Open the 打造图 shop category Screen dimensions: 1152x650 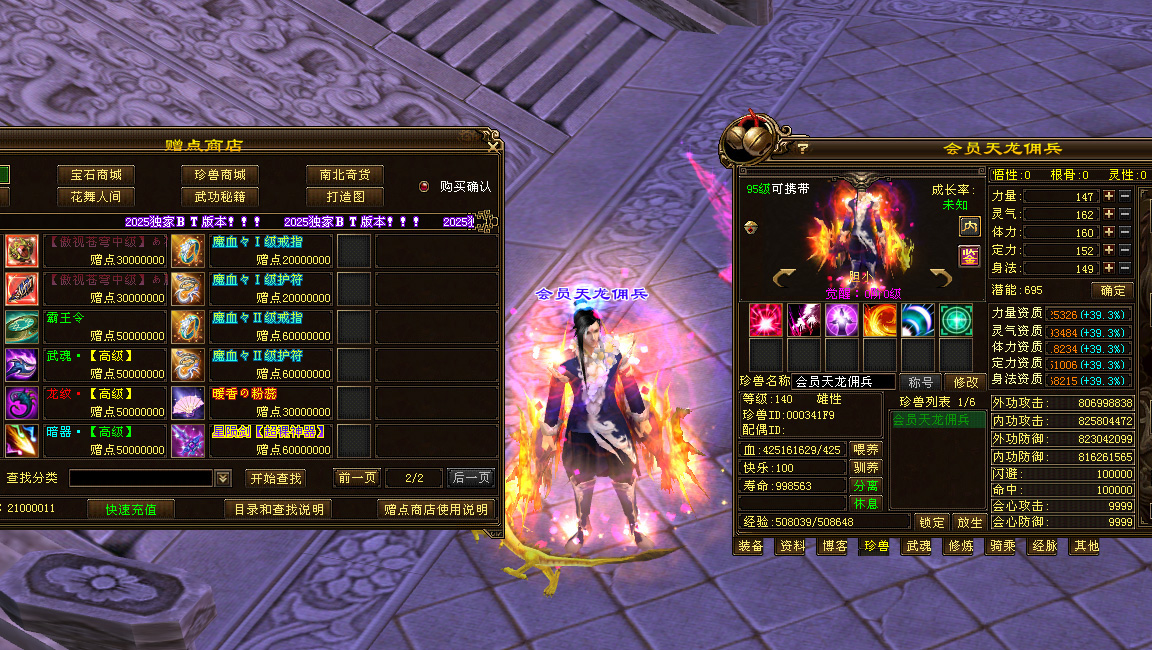(x=345, y=197)
